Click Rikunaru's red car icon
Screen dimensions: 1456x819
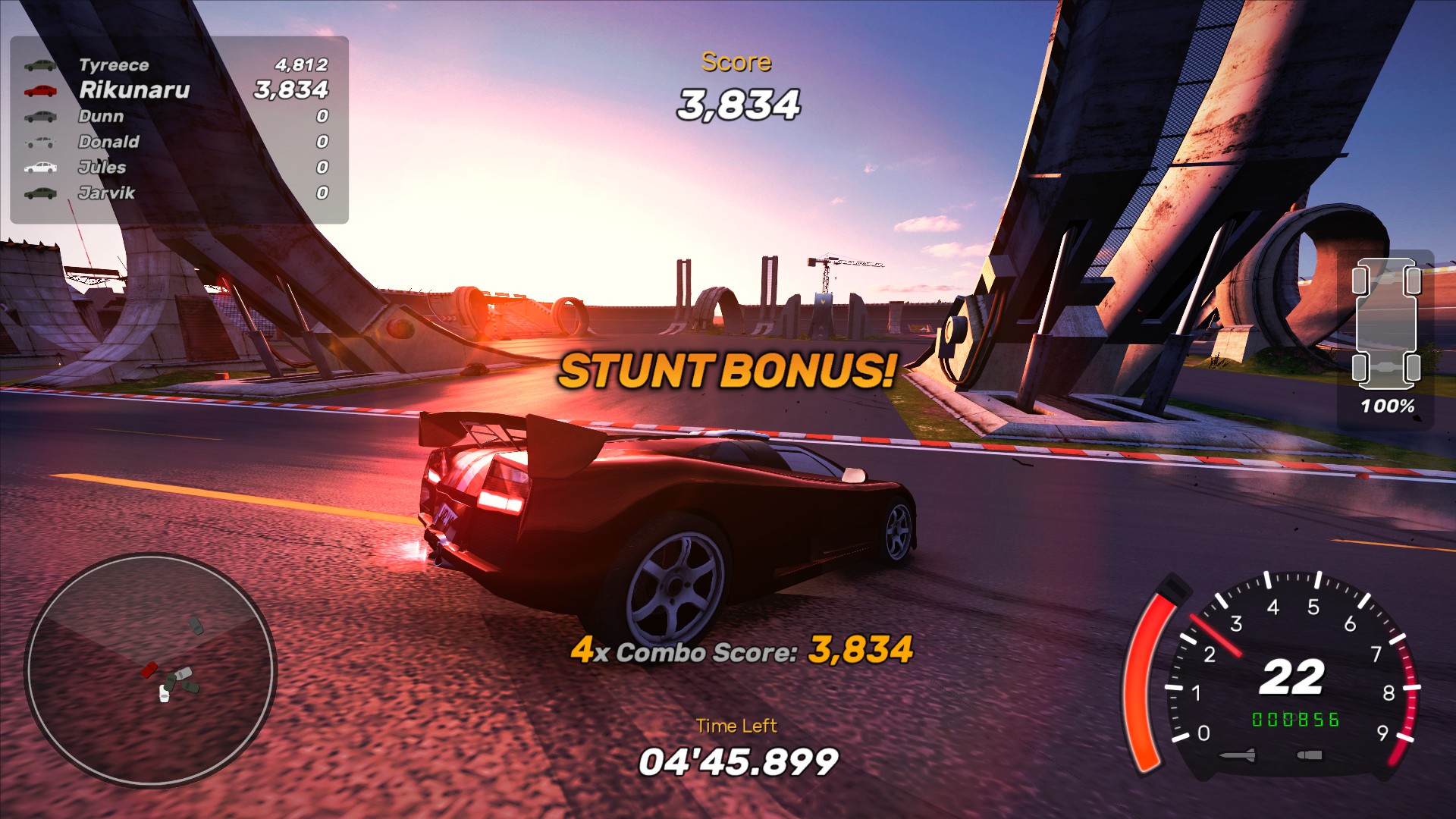(x=42, y=92)
